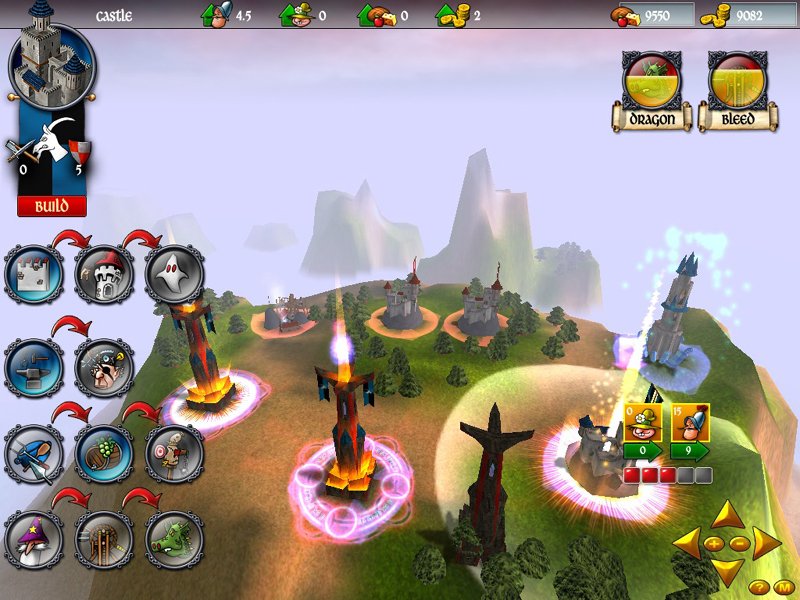Select the catapult build icon
Viewport: 800px width, 600px height.
coord(104,540)
